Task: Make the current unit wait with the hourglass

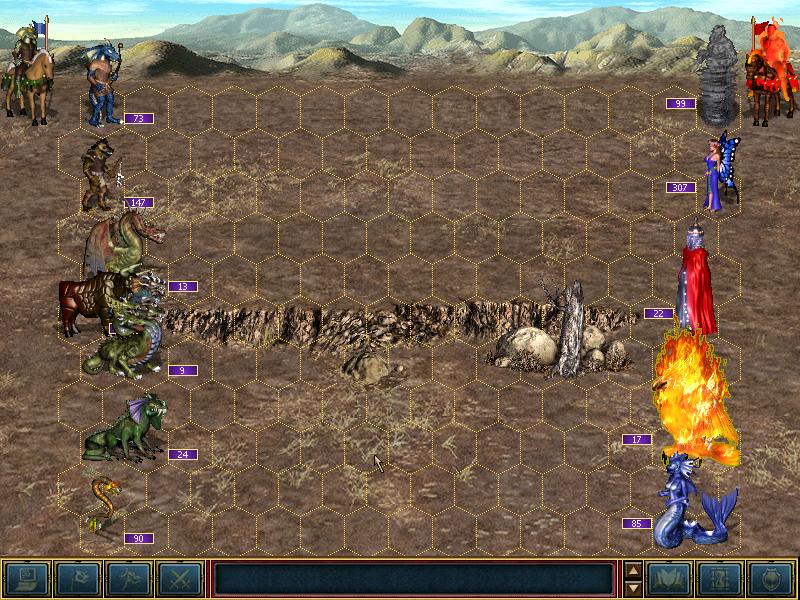Action: pyautogui.click(x=721, y=579)
